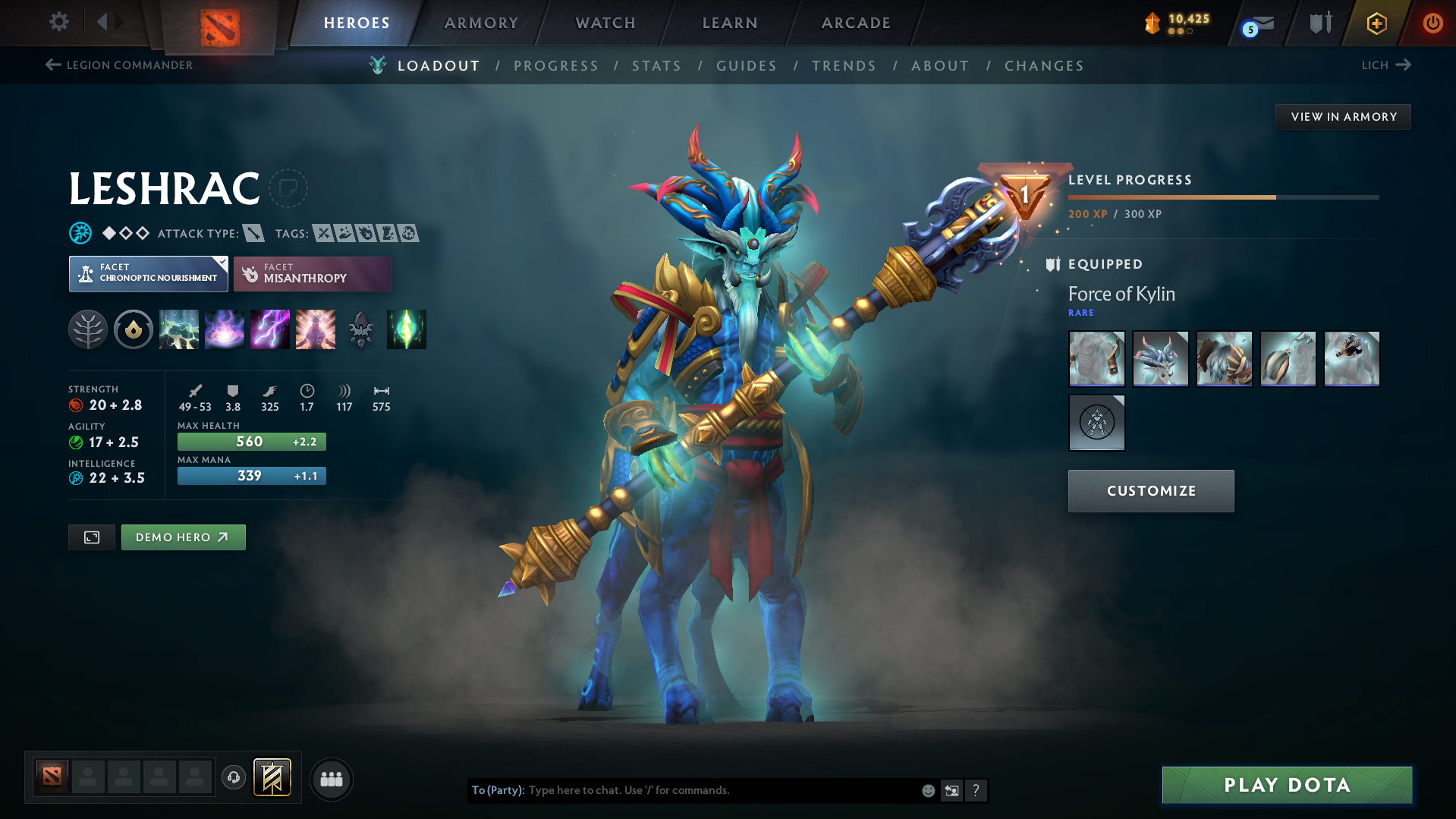Click the friends list icon near Play Dota
Screen dimensions: 1456x819
point(332,779)
